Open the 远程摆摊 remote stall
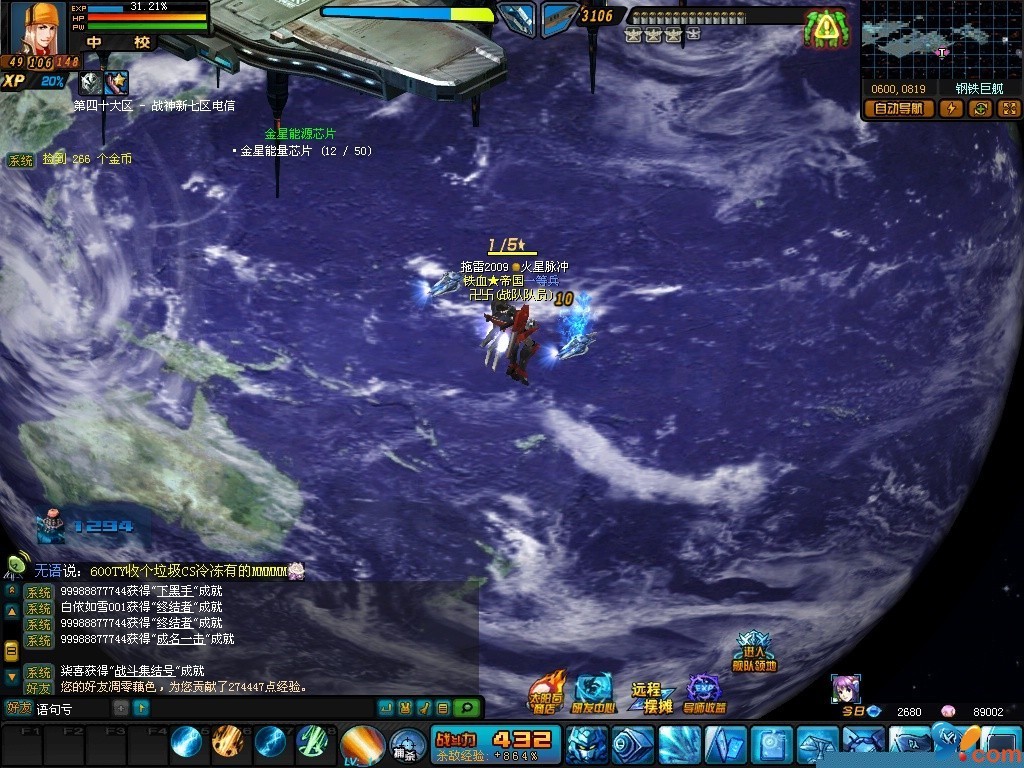 (x=650, y=697)
